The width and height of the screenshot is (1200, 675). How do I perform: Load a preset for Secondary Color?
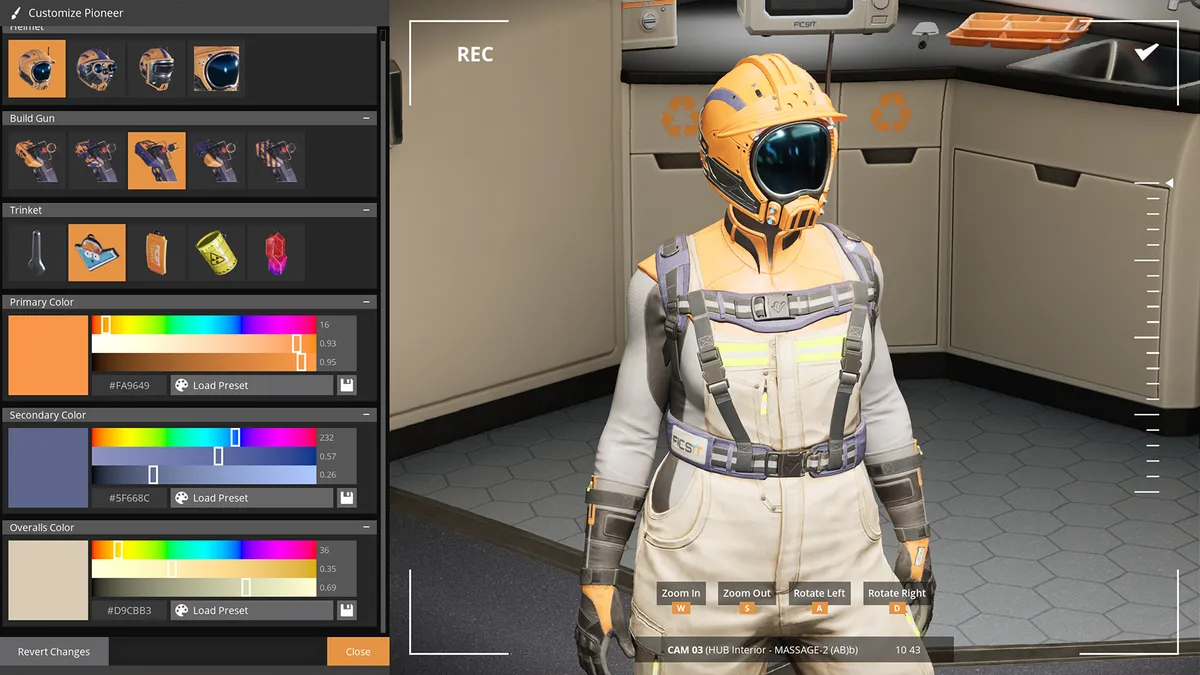(x=251, y=497)
